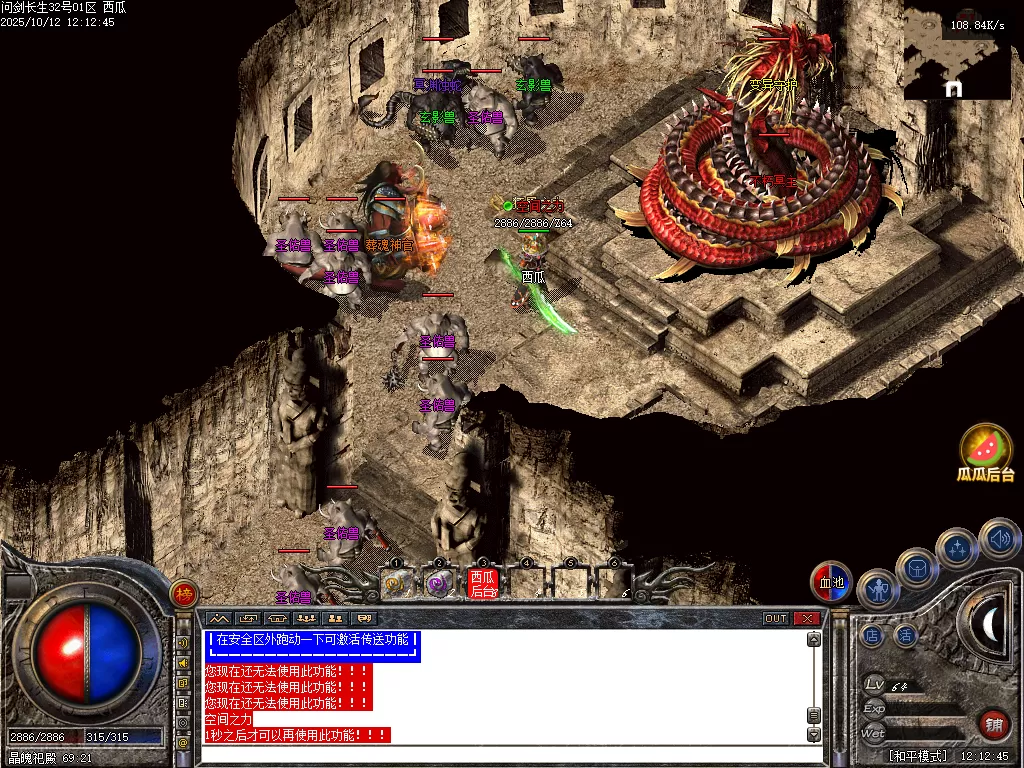Open the inventory bag icon

click(x=916, y=567)
